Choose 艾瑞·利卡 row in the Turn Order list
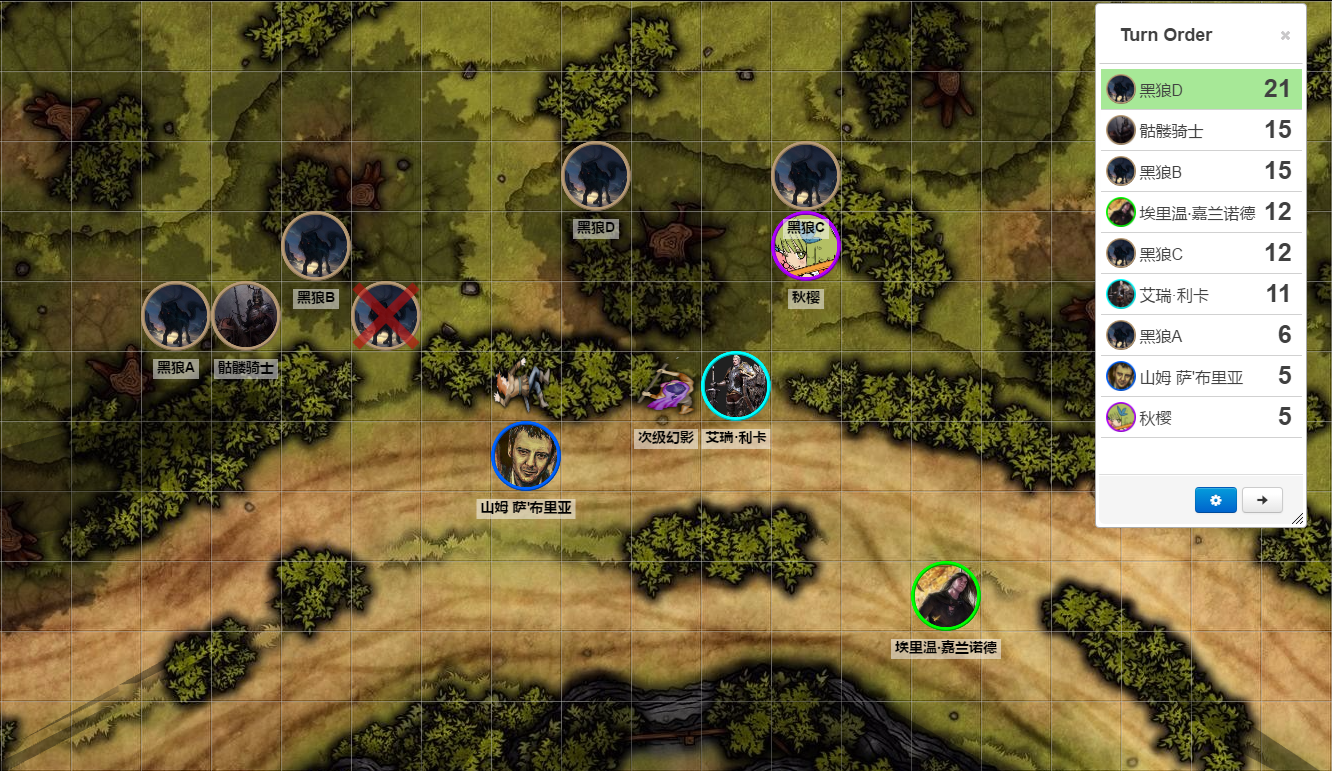 (x=1200, y=294)
